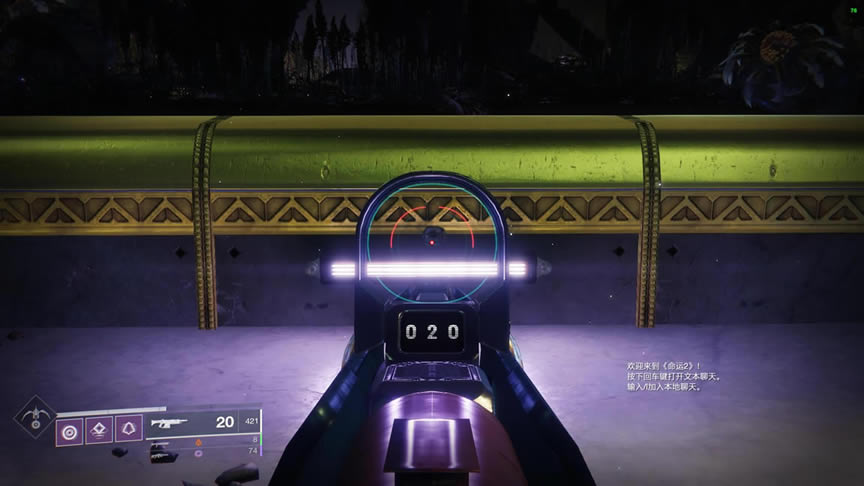Select the equipped auto rifle weapon icon
This screenshot has width=864, height=486.
tap(169, 423)
